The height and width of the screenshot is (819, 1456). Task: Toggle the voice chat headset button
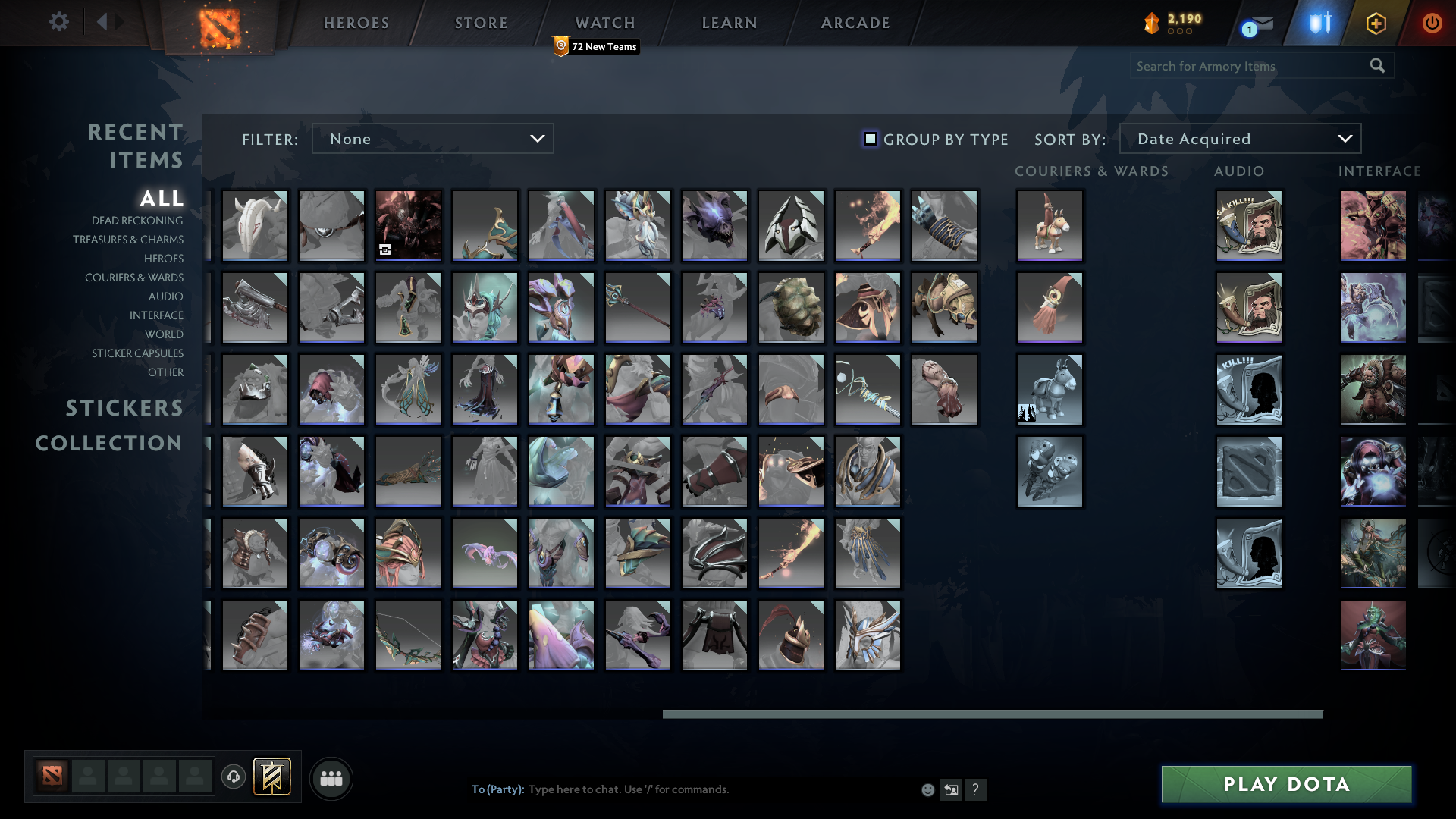tap(234, 777)
